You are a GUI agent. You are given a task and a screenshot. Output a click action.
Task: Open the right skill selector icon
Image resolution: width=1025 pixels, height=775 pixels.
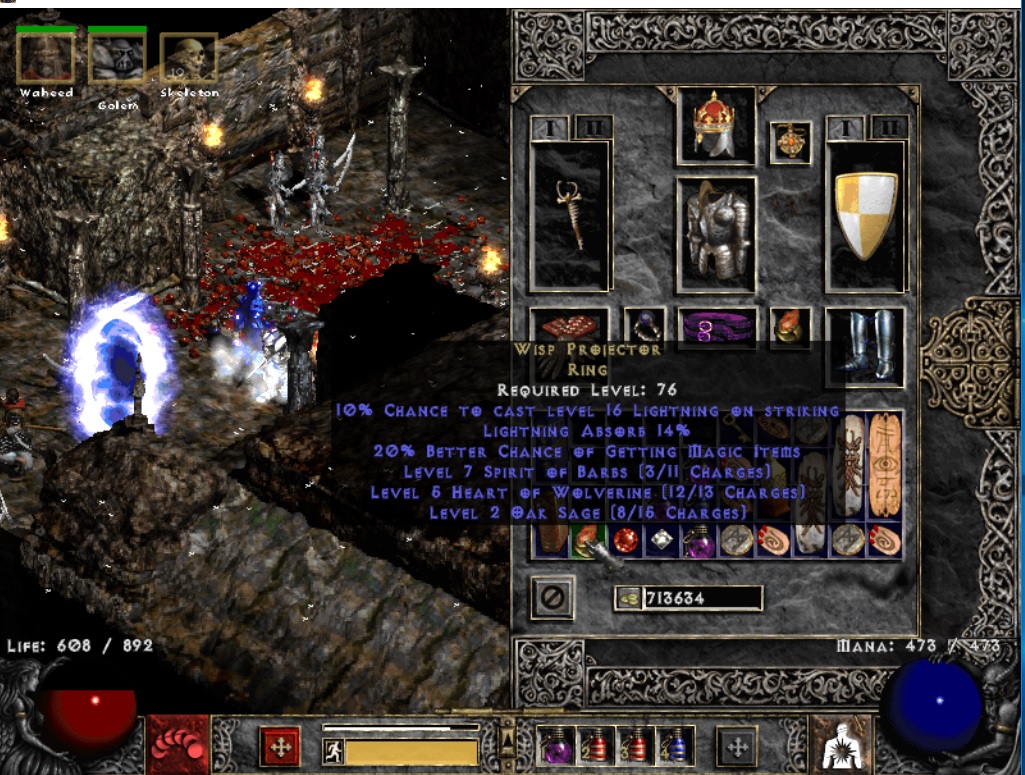(x=839, y=746)
